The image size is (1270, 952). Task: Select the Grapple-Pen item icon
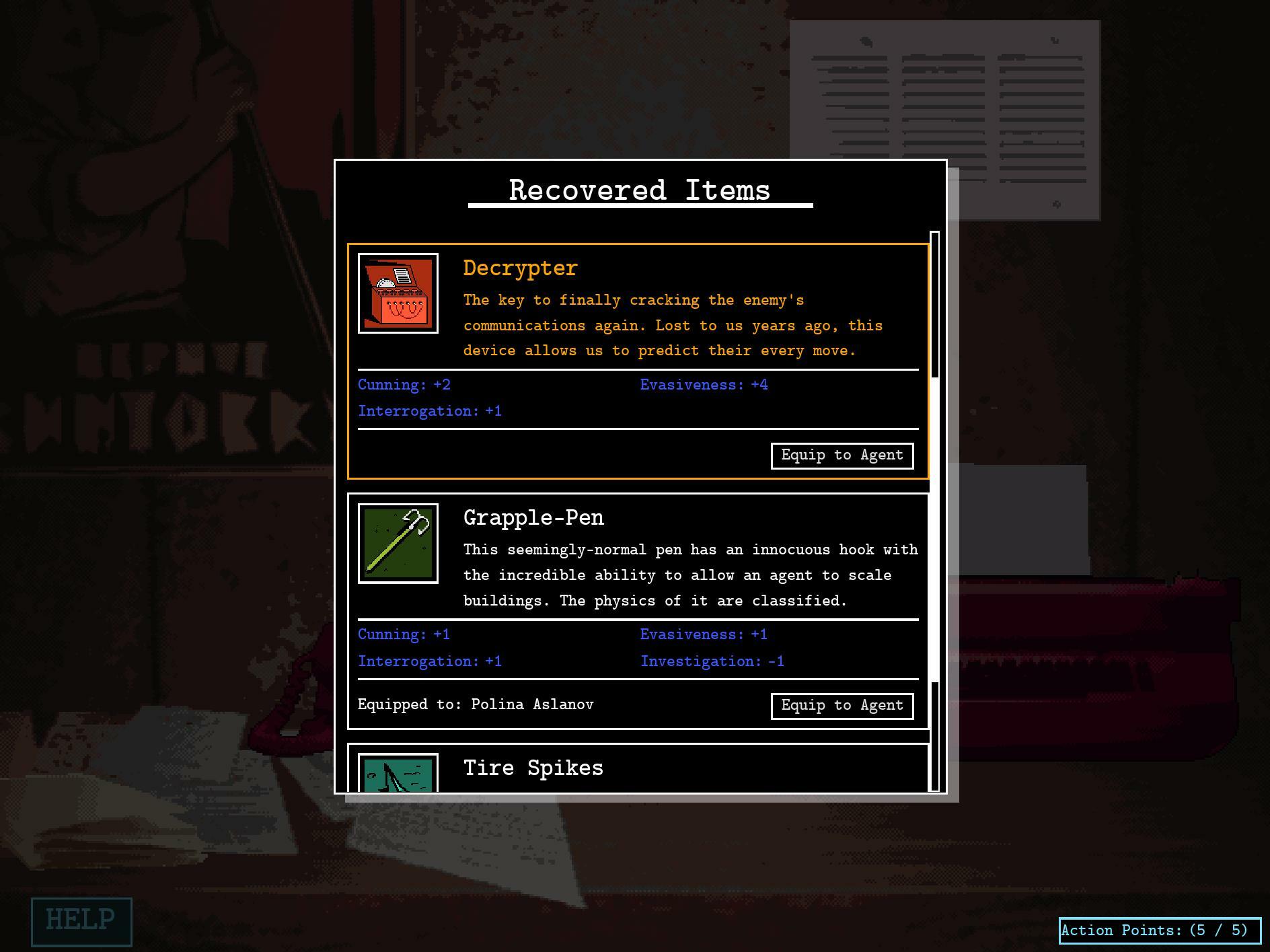point(398,544)
